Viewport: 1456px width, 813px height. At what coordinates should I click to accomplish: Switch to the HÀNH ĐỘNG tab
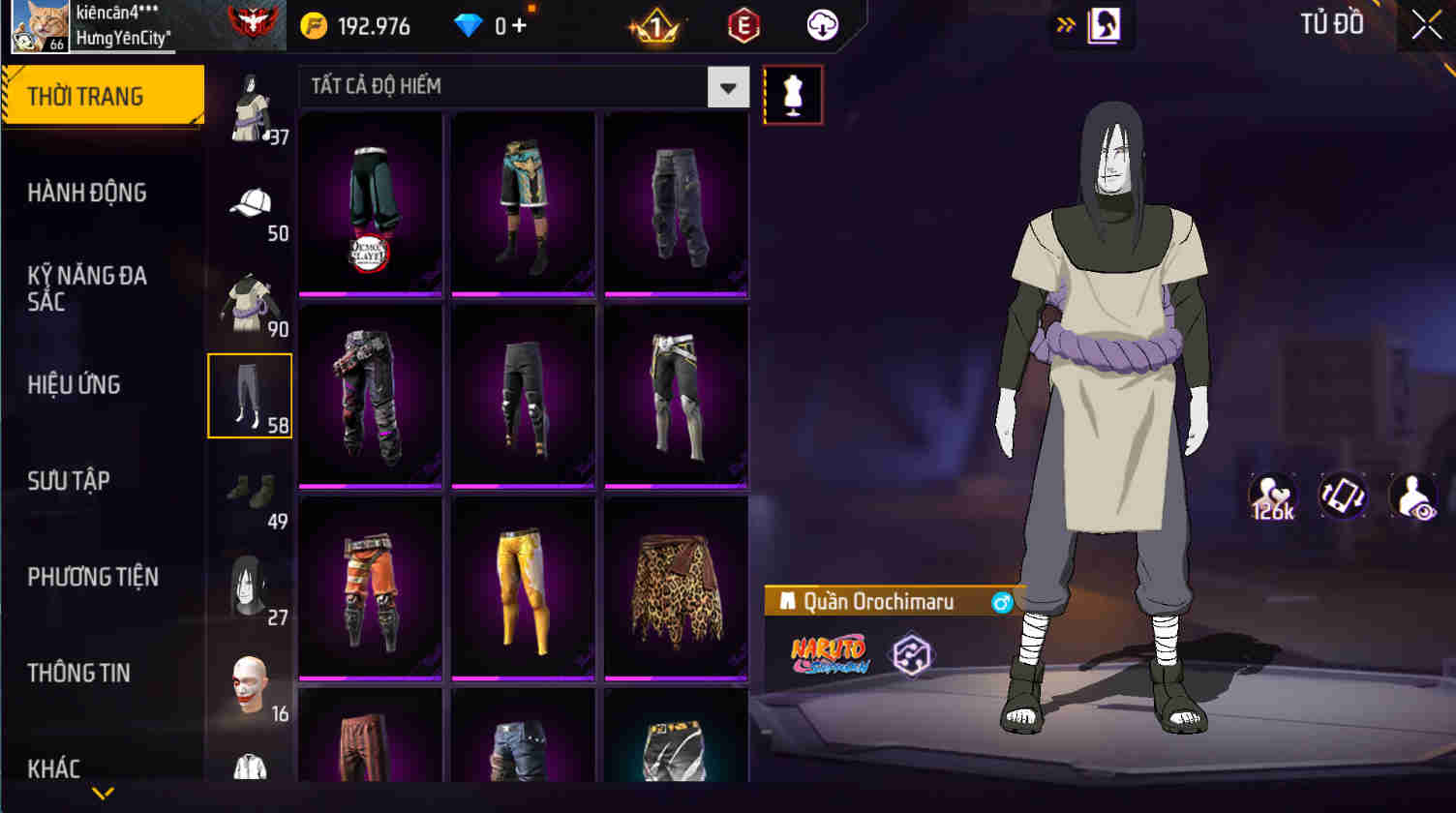tap(87, 193)
